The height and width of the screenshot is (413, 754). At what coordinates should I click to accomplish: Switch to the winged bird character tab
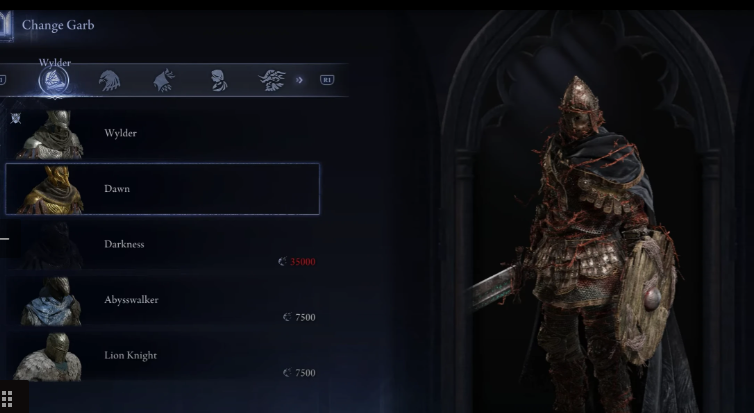(271, 81)
